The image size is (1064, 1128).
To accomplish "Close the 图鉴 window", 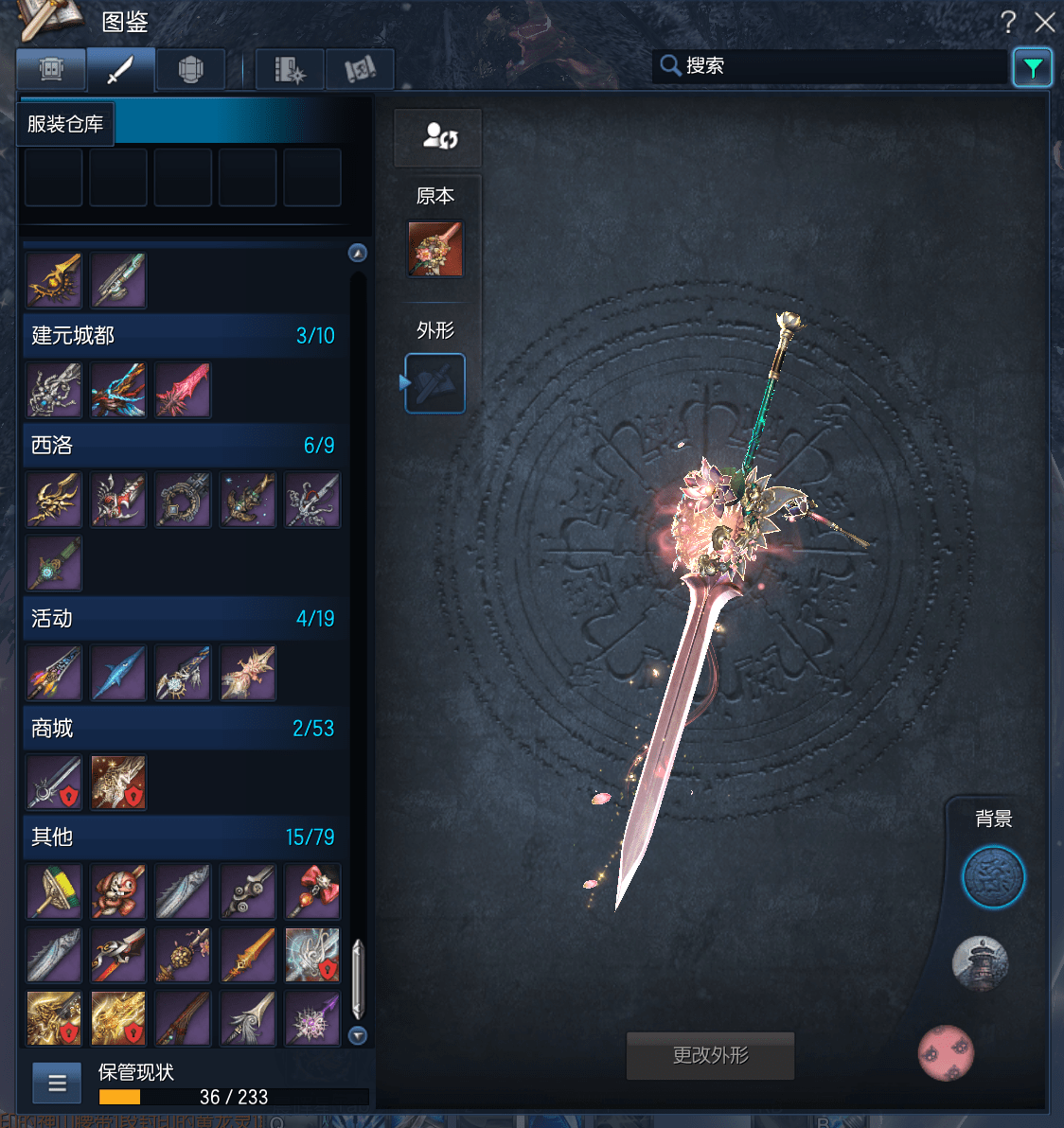I will 1045,22.
